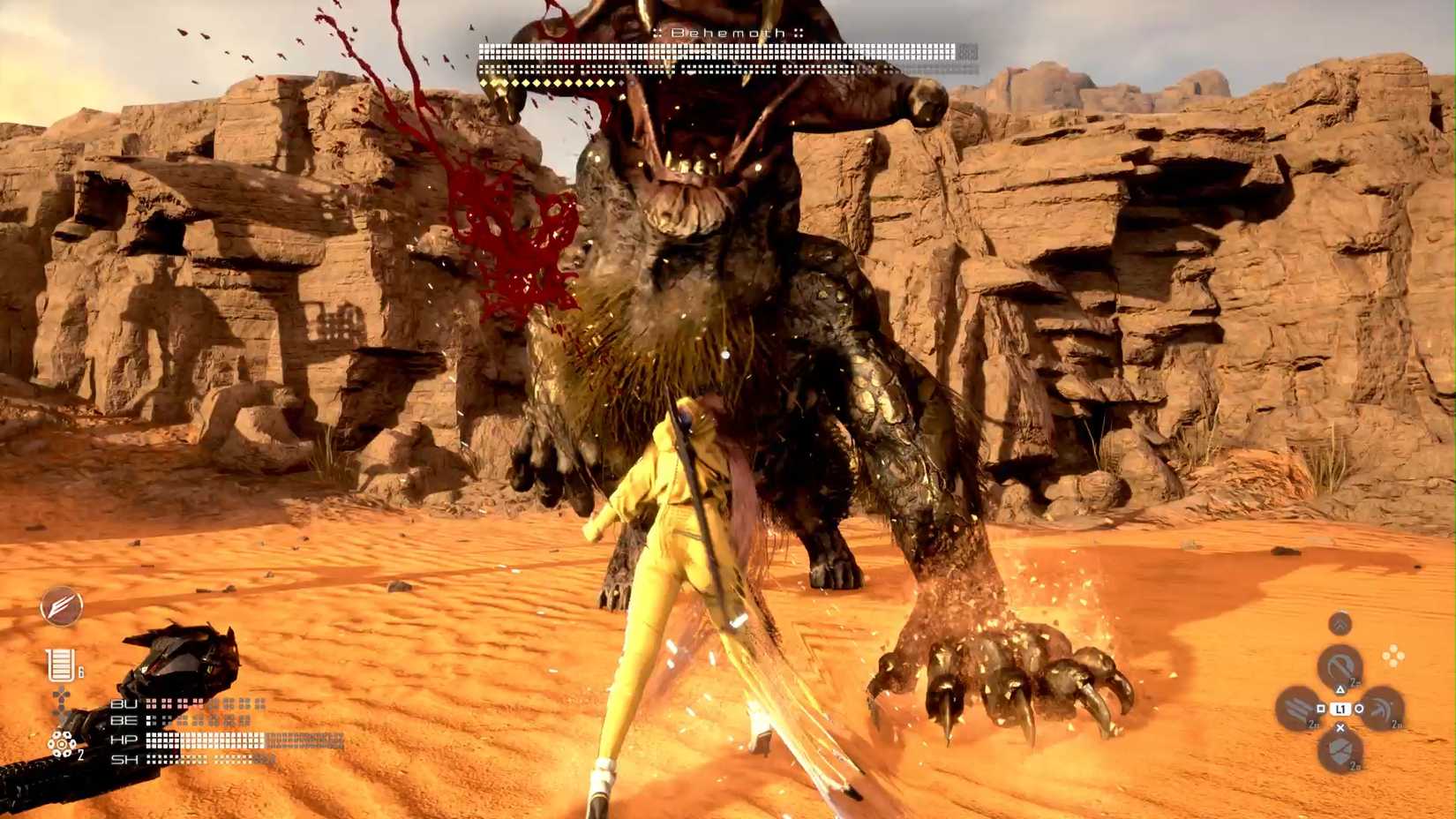Click the double-chevron icon atop the skill wheel

(1341, 623)
